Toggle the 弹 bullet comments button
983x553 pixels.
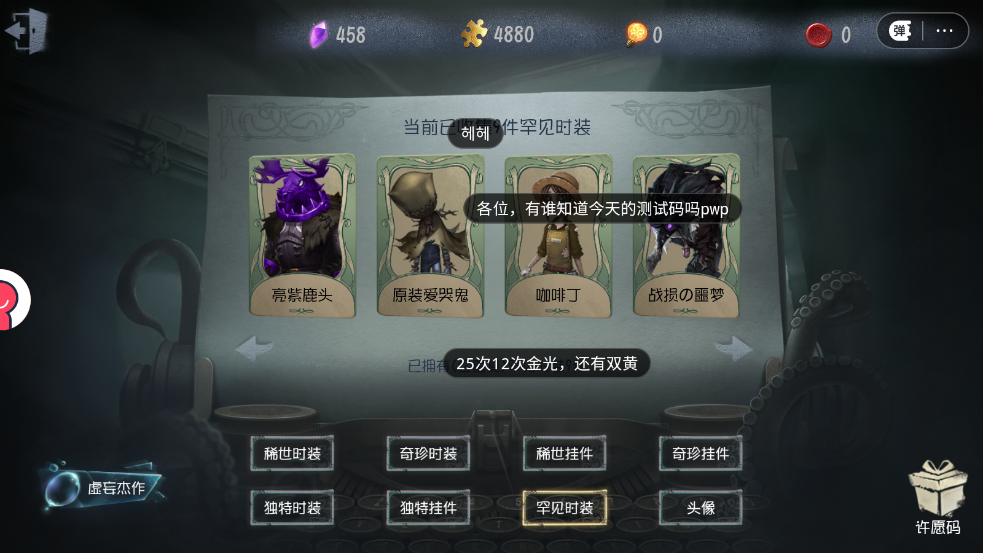click(900, 31)
